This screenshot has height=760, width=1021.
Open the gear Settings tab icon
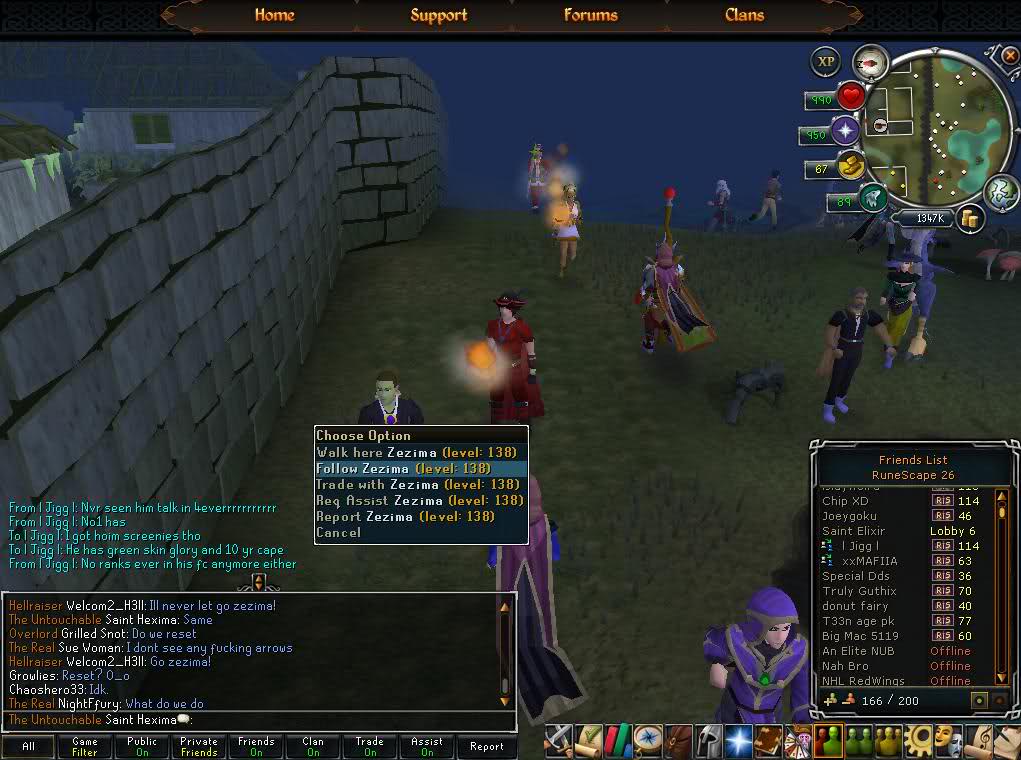(916, 740)
